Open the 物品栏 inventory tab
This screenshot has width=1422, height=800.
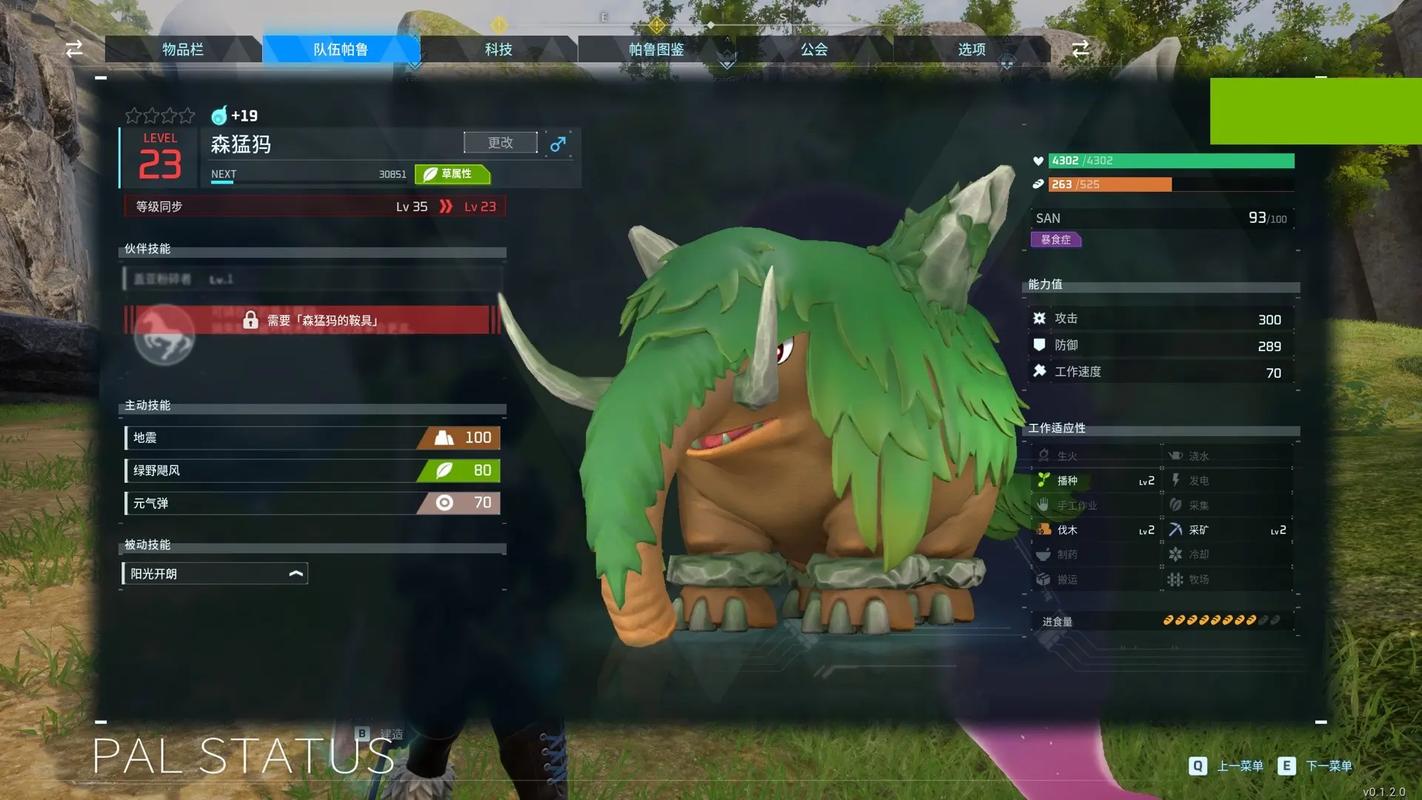tap(183, 49)
